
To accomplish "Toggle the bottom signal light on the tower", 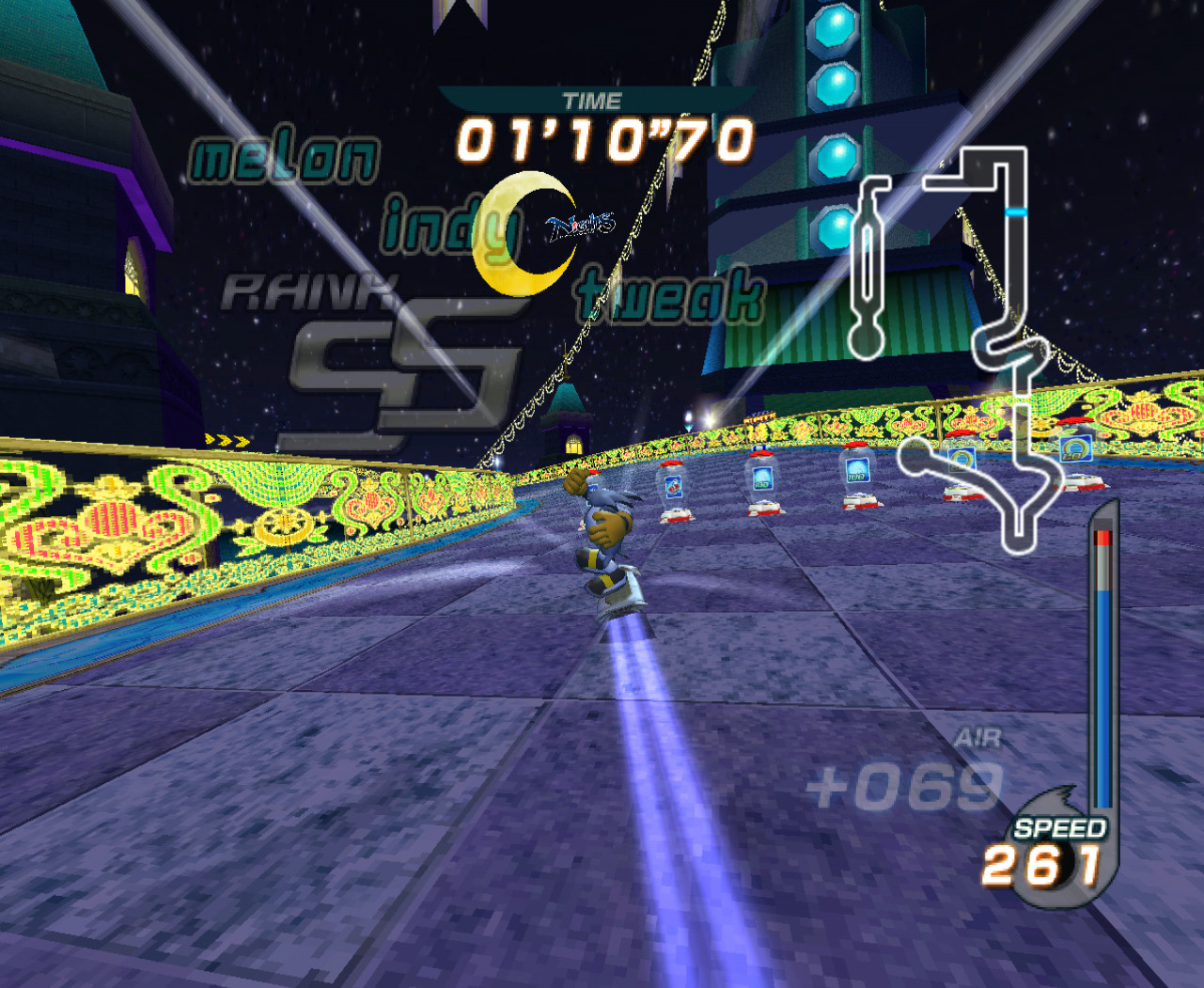I will coord(832,223).
